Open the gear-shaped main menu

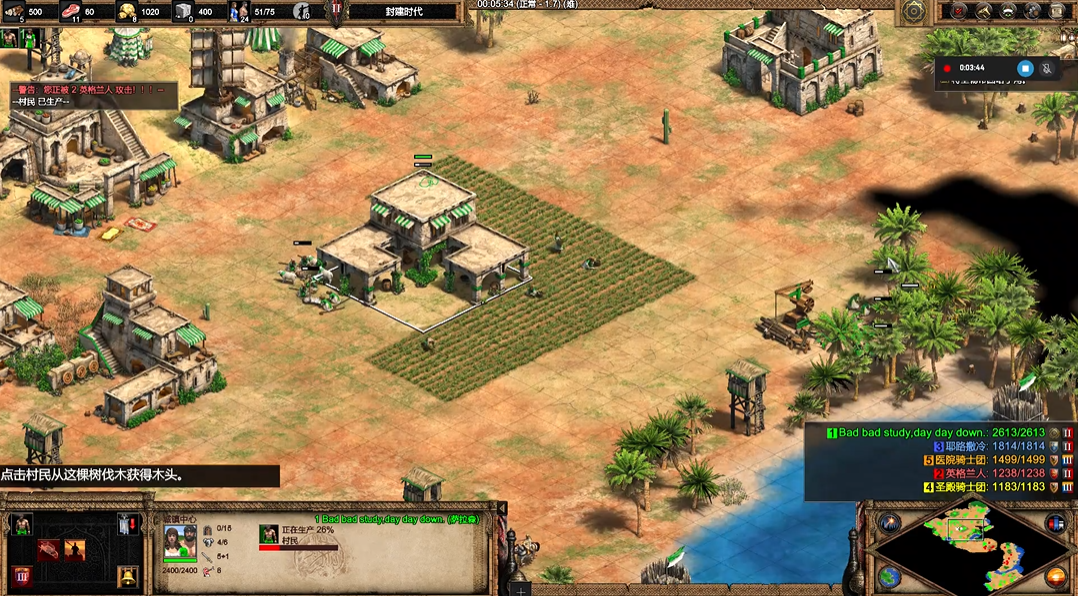click(913, 11)
